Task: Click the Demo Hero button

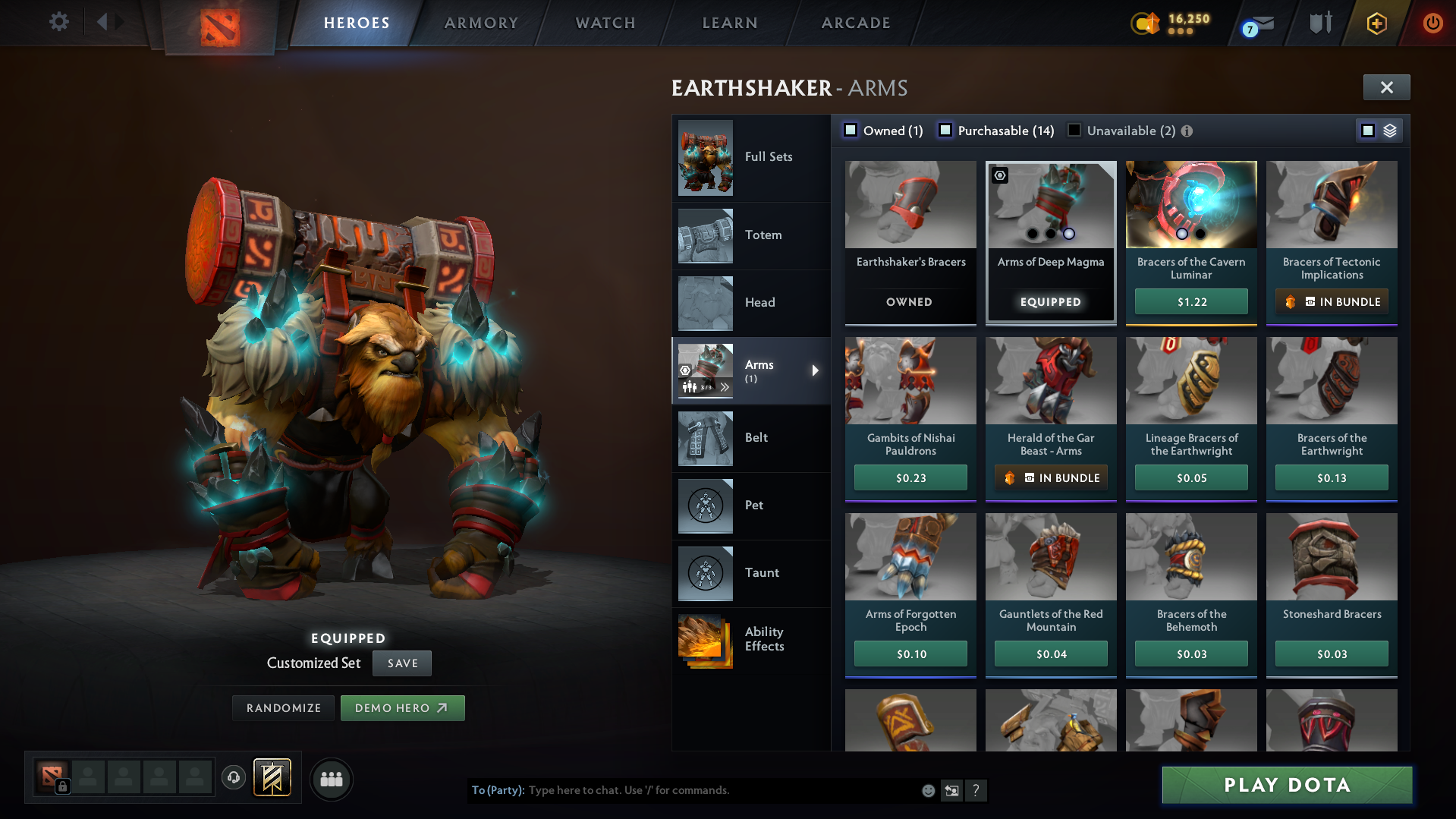Action: point(402,707)
